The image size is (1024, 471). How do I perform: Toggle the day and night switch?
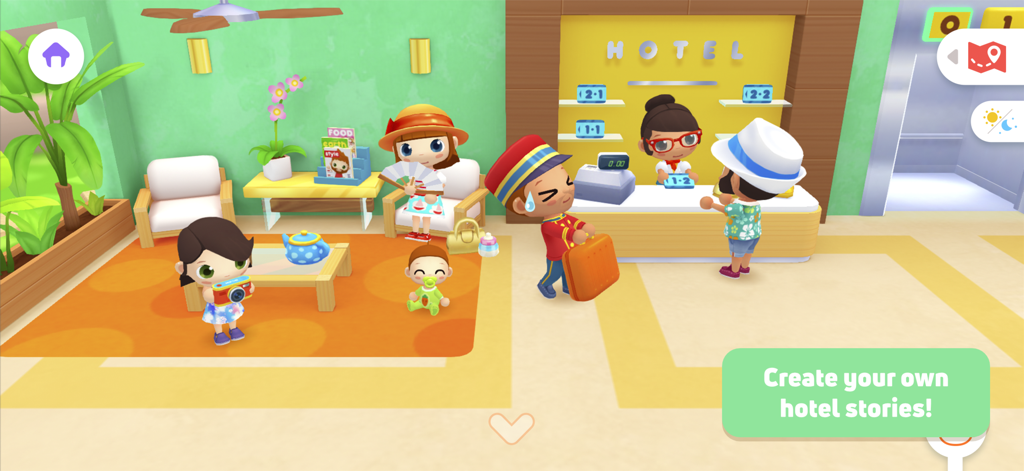(x=998, y=122)
